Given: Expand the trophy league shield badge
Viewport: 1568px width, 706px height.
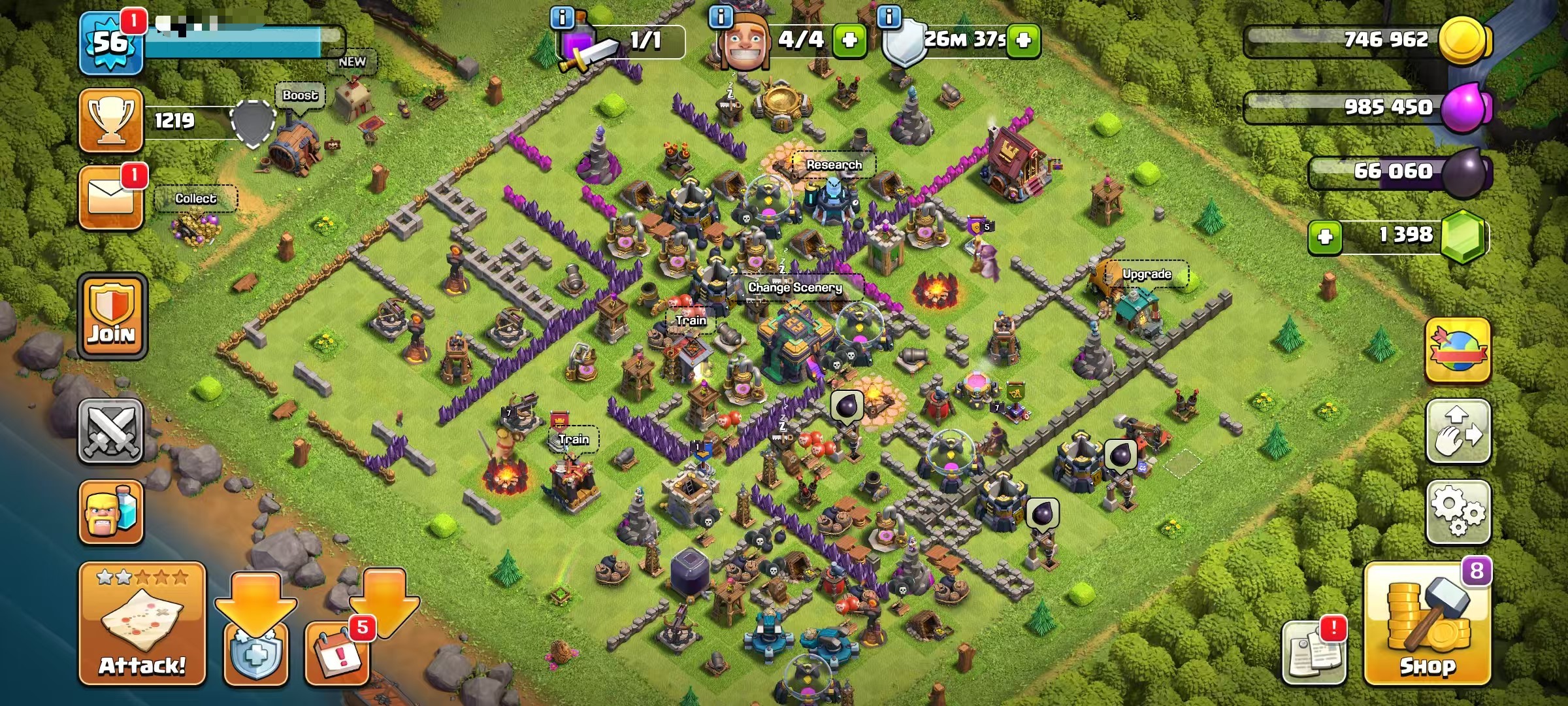Looking at the screenshot, I should [252, 126].
